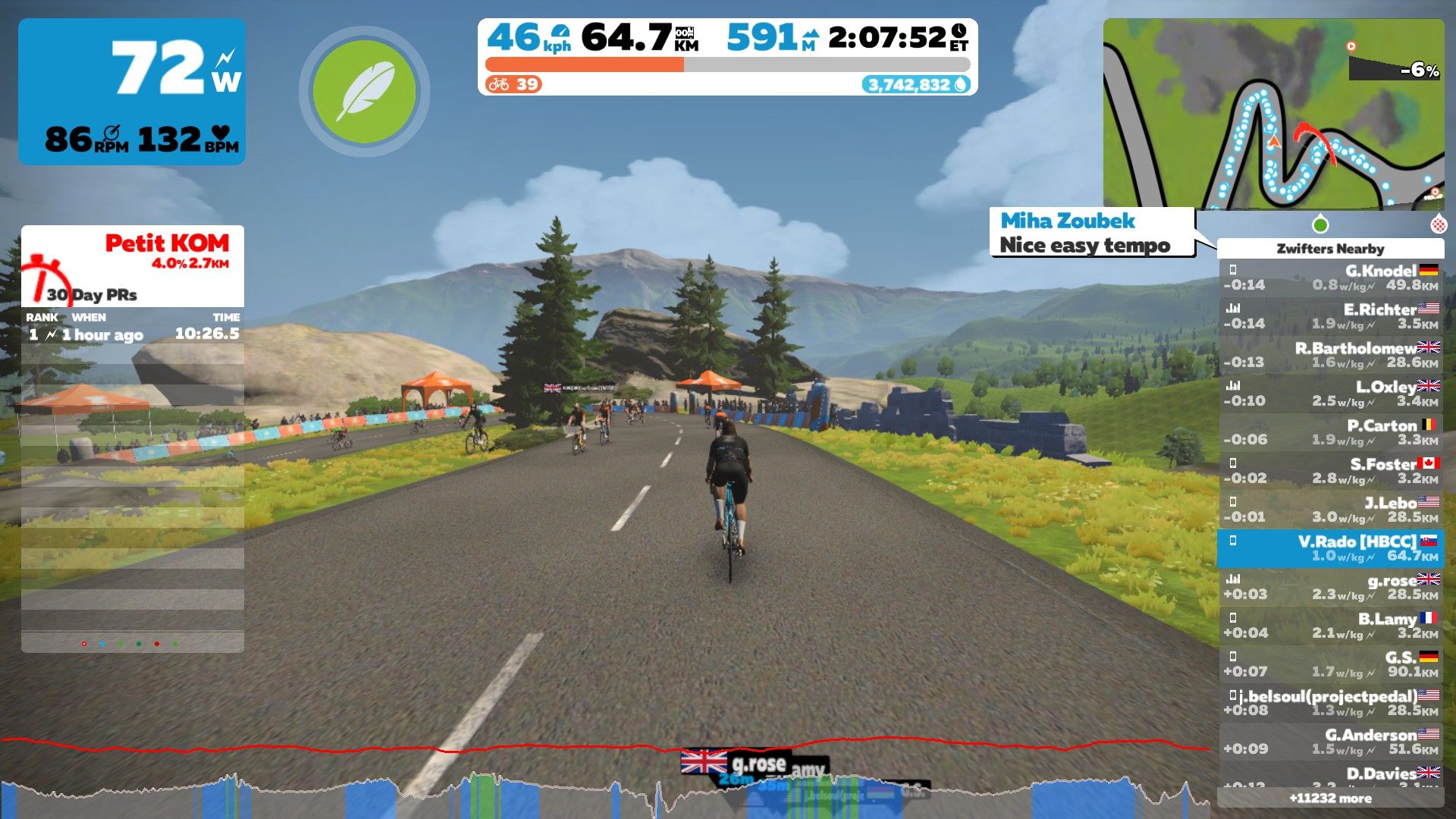Screen dimensions: 1456x819
Task: Choose rider R.Bartholomew from the list
Action: [x=1330, y=356]
